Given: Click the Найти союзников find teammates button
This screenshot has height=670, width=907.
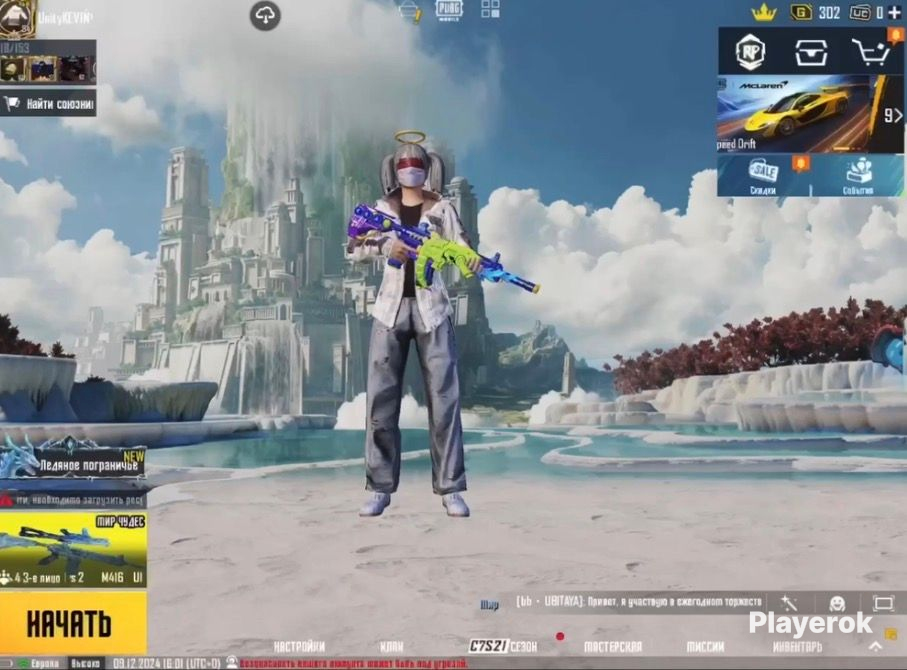Looking at the screenshot, I should [x=50, y=103].
